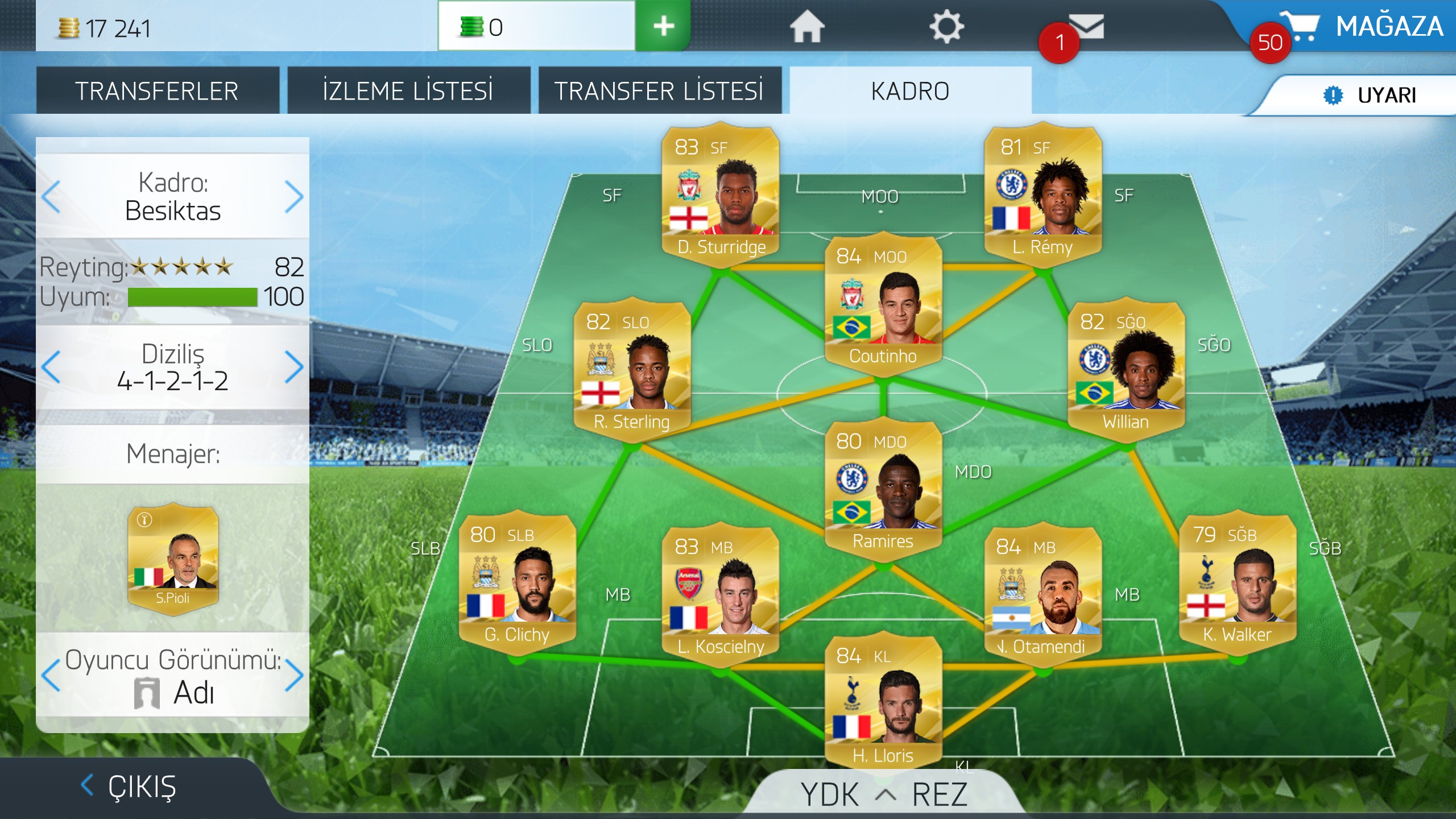Switch to the TRANSFERLER tab
Screen dimensions: 1456x819
click(157, 91)
